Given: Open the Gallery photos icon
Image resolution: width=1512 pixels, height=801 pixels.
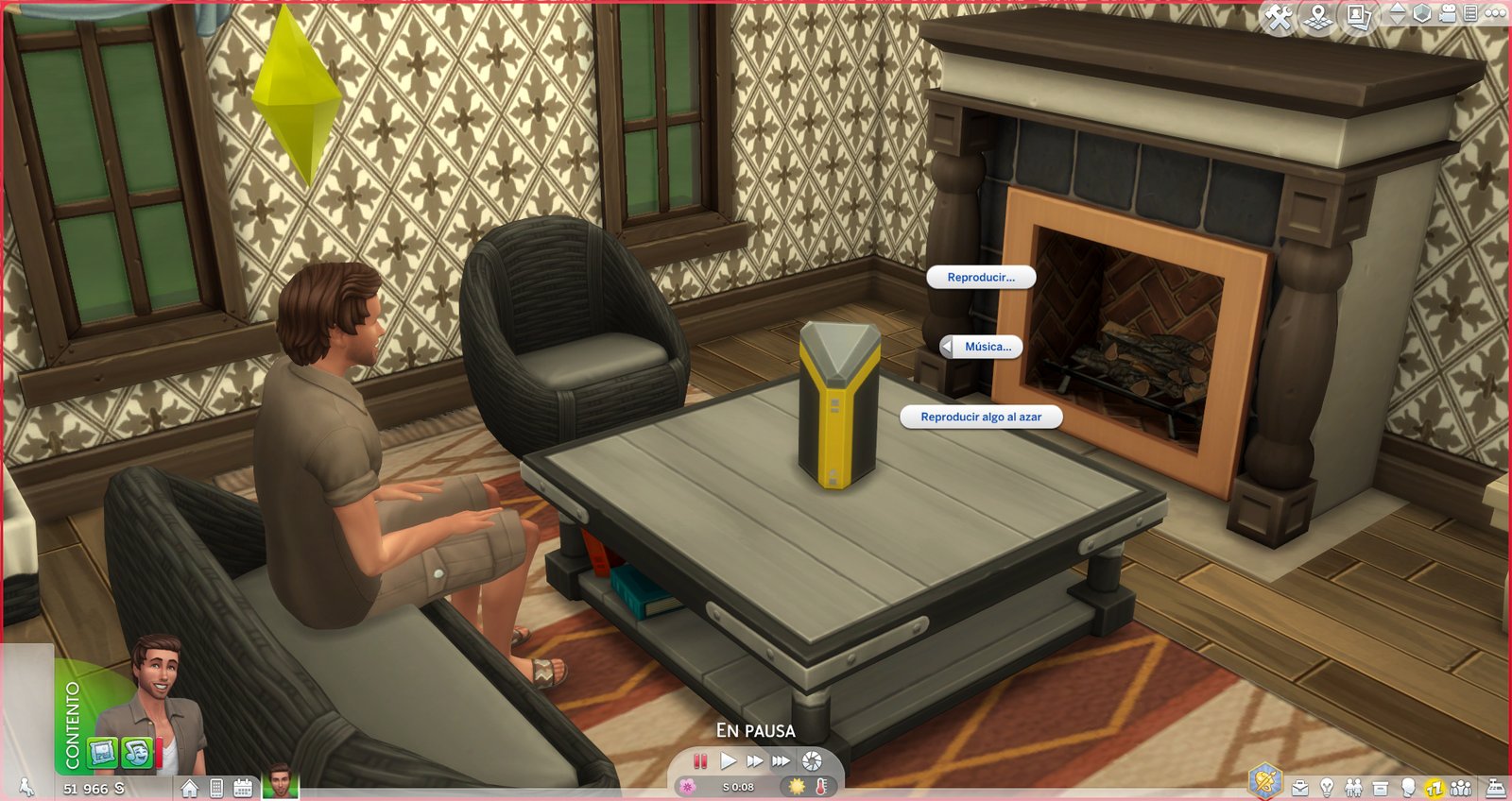Looking at the screenshot, I should 1358,17.
